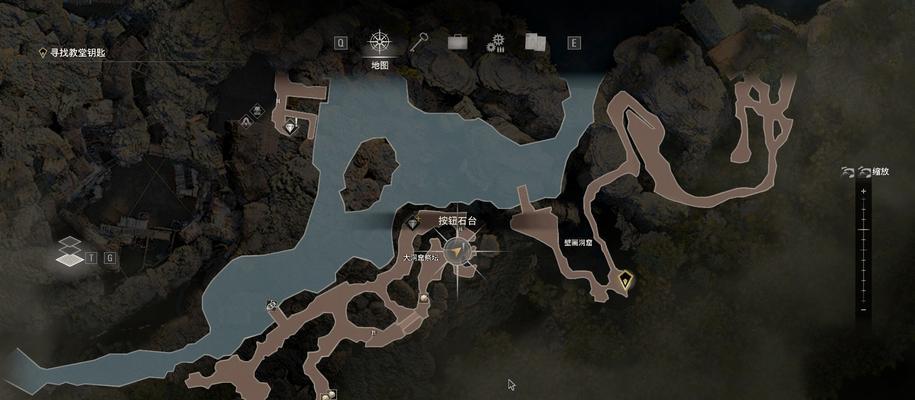Select the 大洞窟祭坛 location label
The width and height of the screenshot is (915, 400).
[x=421, y=257]
